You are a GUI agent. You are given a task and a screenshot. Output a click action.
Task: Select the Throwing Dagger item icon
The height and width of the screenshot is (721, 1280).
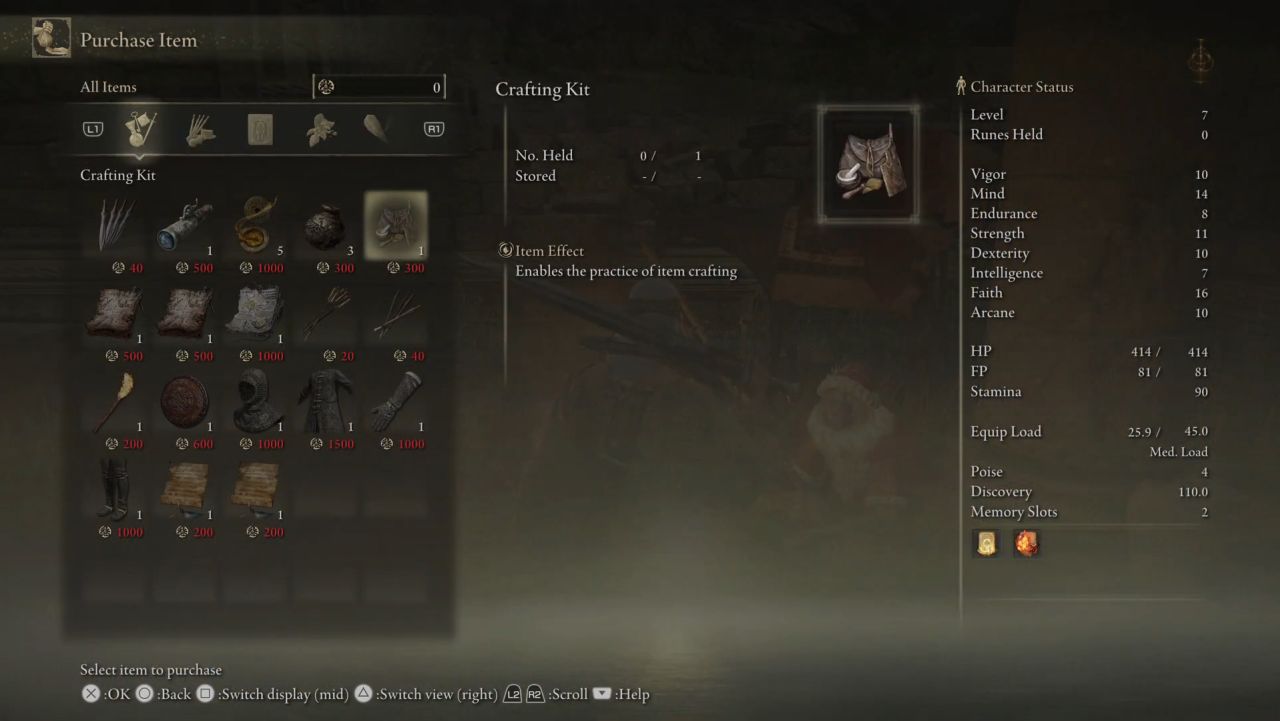pos(113,222)
